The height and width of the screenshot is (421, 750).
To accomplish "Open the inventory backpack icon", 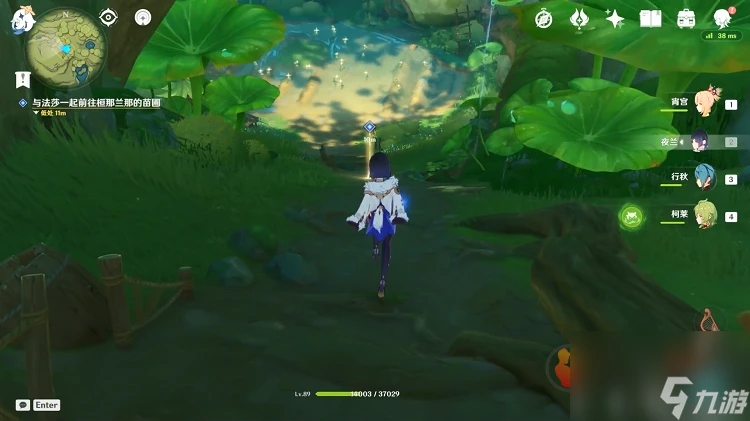I will (x=687, y=18).
